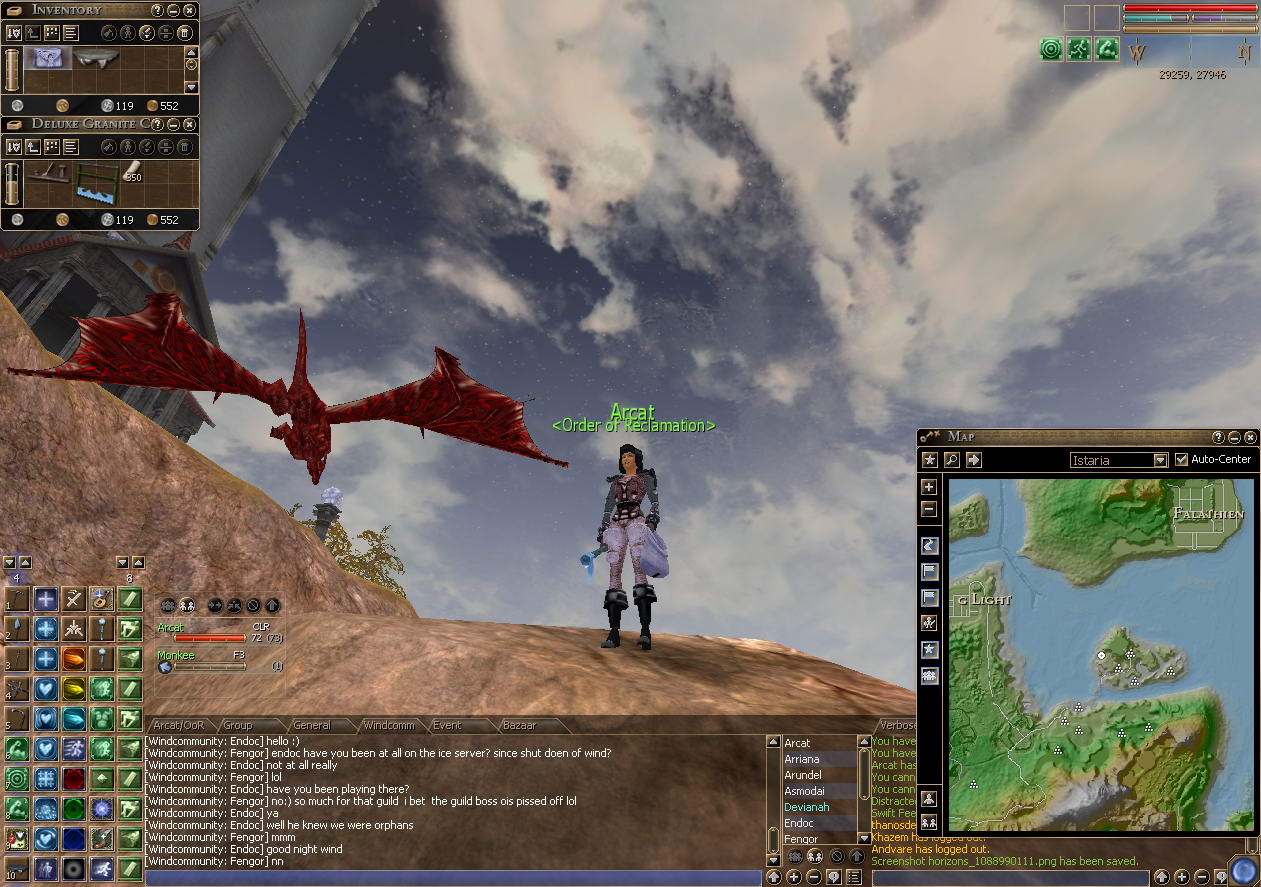Image resolution: width=1261 pixels, height=887 pixels.
Task: Open the Istaria map dropdown
Action: tap(1160, 460)
